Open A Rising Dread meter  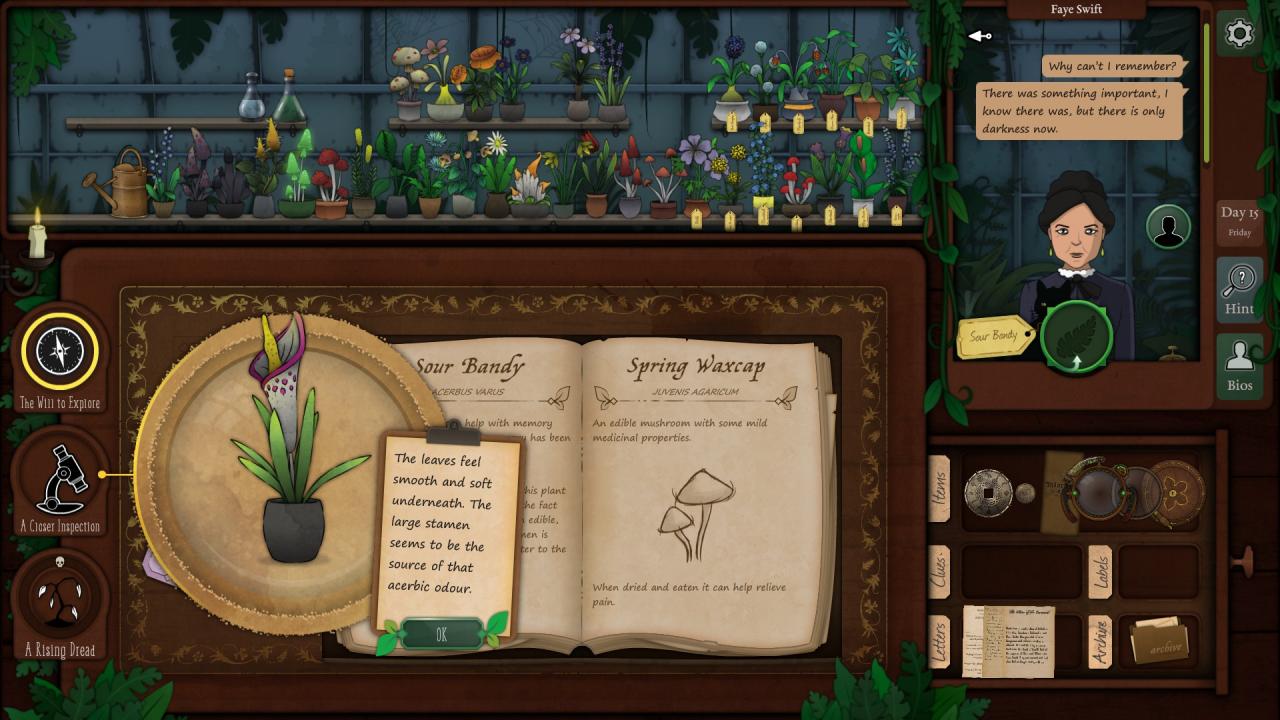pos(60,598)
